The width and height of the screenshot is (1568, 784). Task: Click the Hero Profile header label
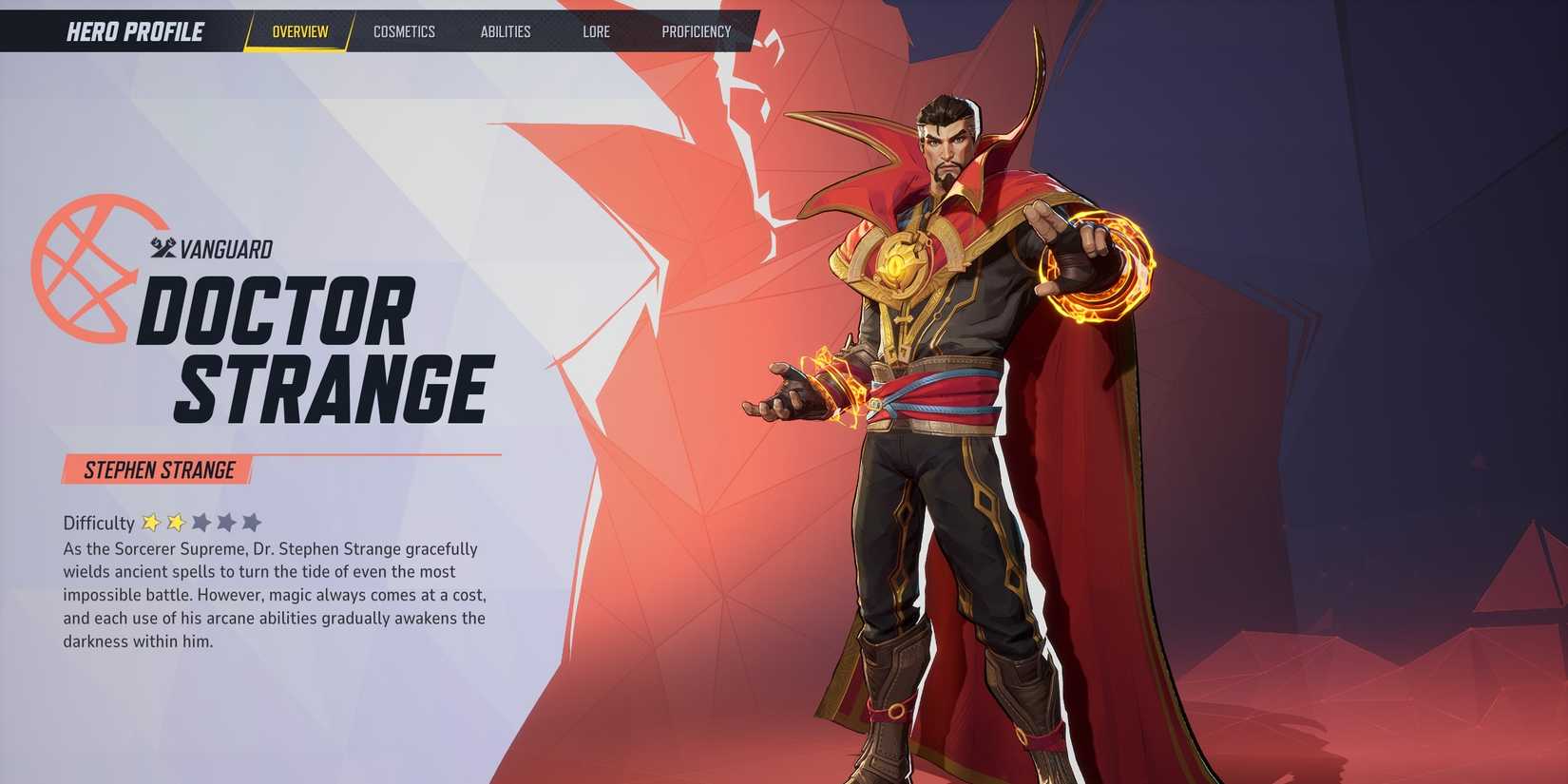(x=134, y=31)
